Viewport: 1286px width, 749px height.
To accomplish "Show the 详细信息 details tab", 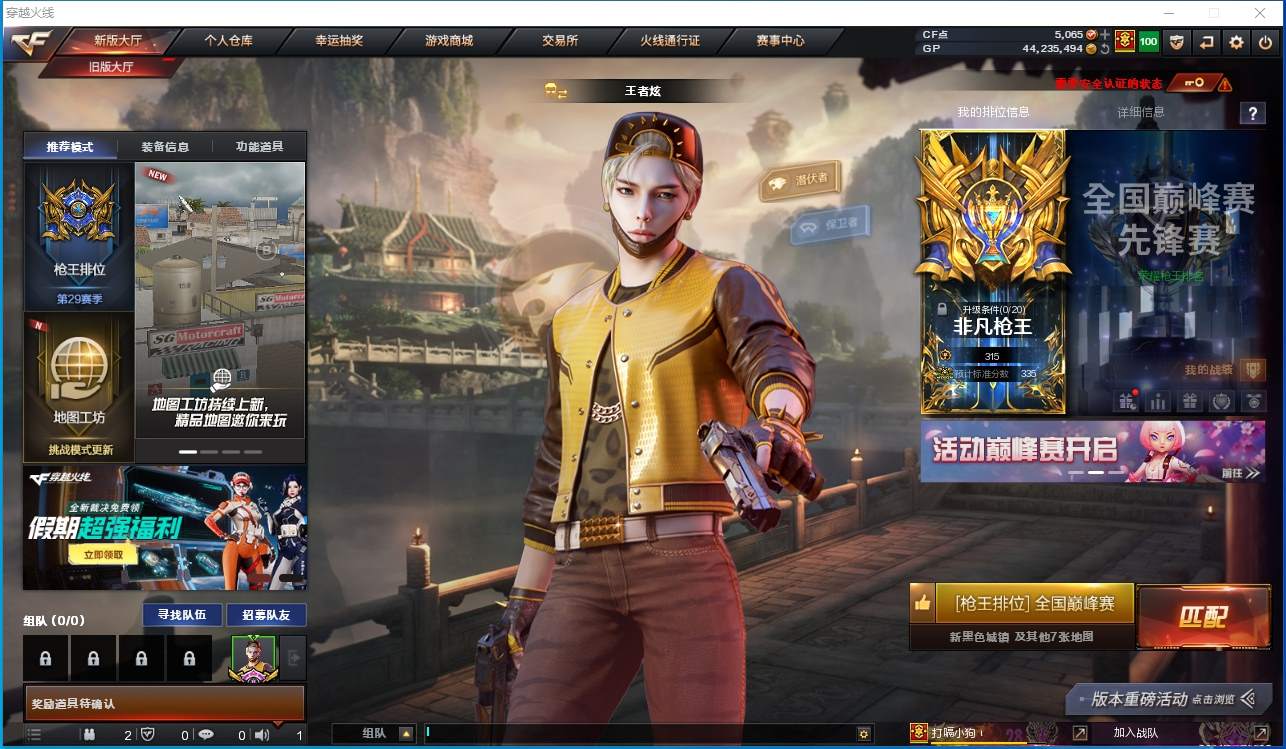I will tap(1141, 112).
